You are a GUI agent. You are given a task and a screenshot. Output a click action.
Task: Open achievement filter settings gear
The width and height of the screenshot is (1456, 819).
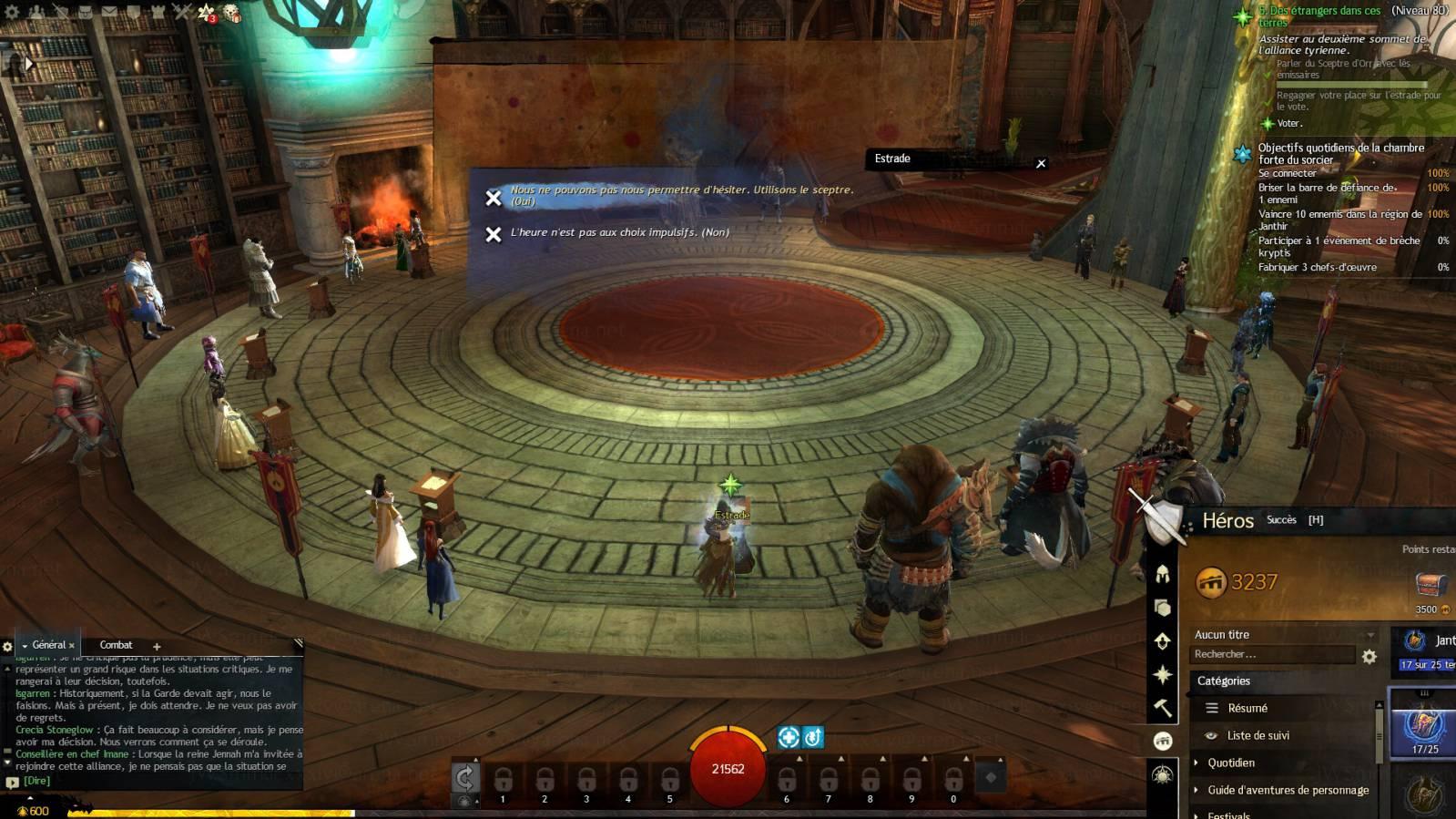(x=1369, y=656)
